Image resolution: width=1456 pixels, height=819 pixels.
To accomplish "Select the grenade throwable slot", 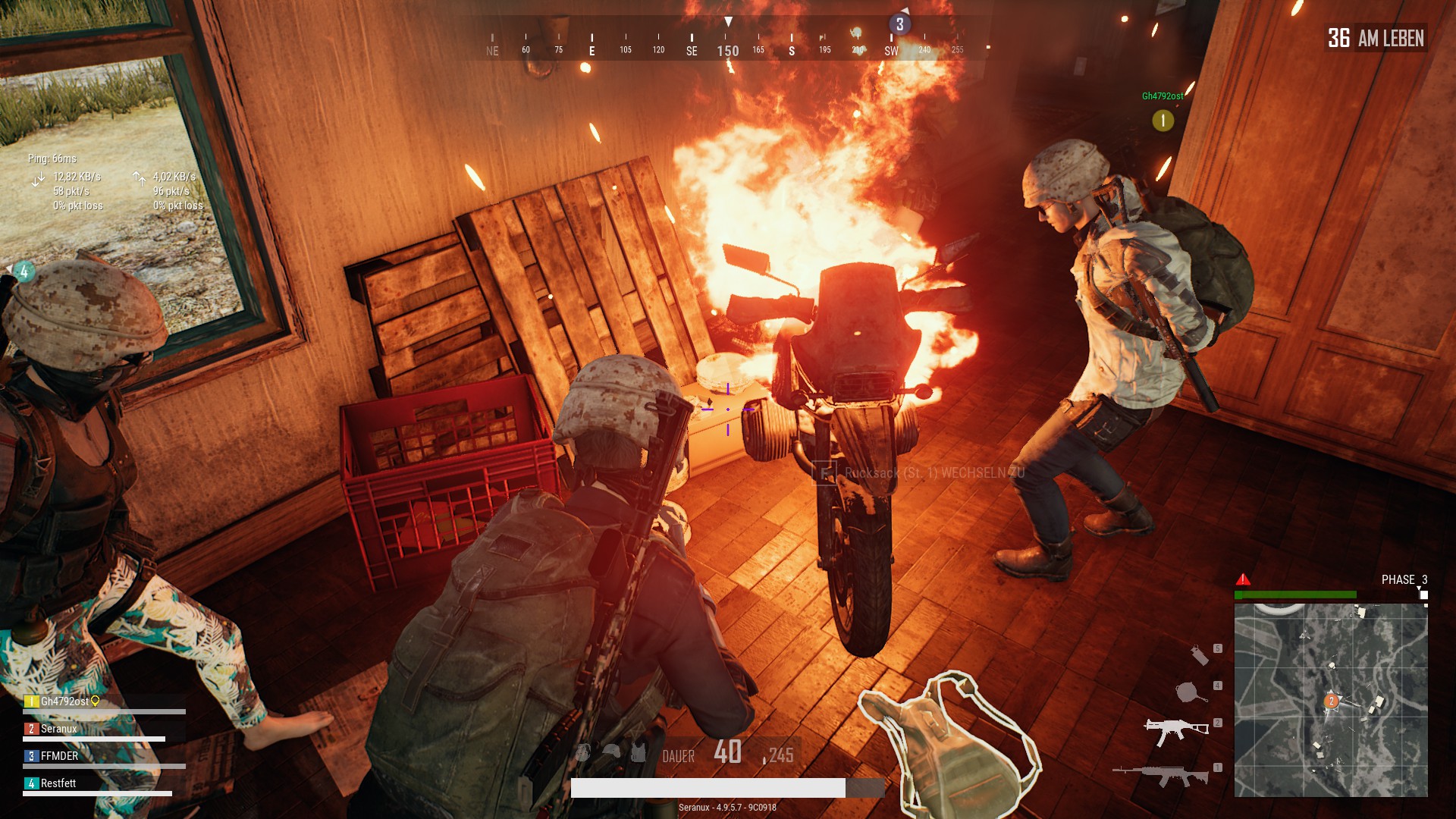I will [x=1199, y=654].
